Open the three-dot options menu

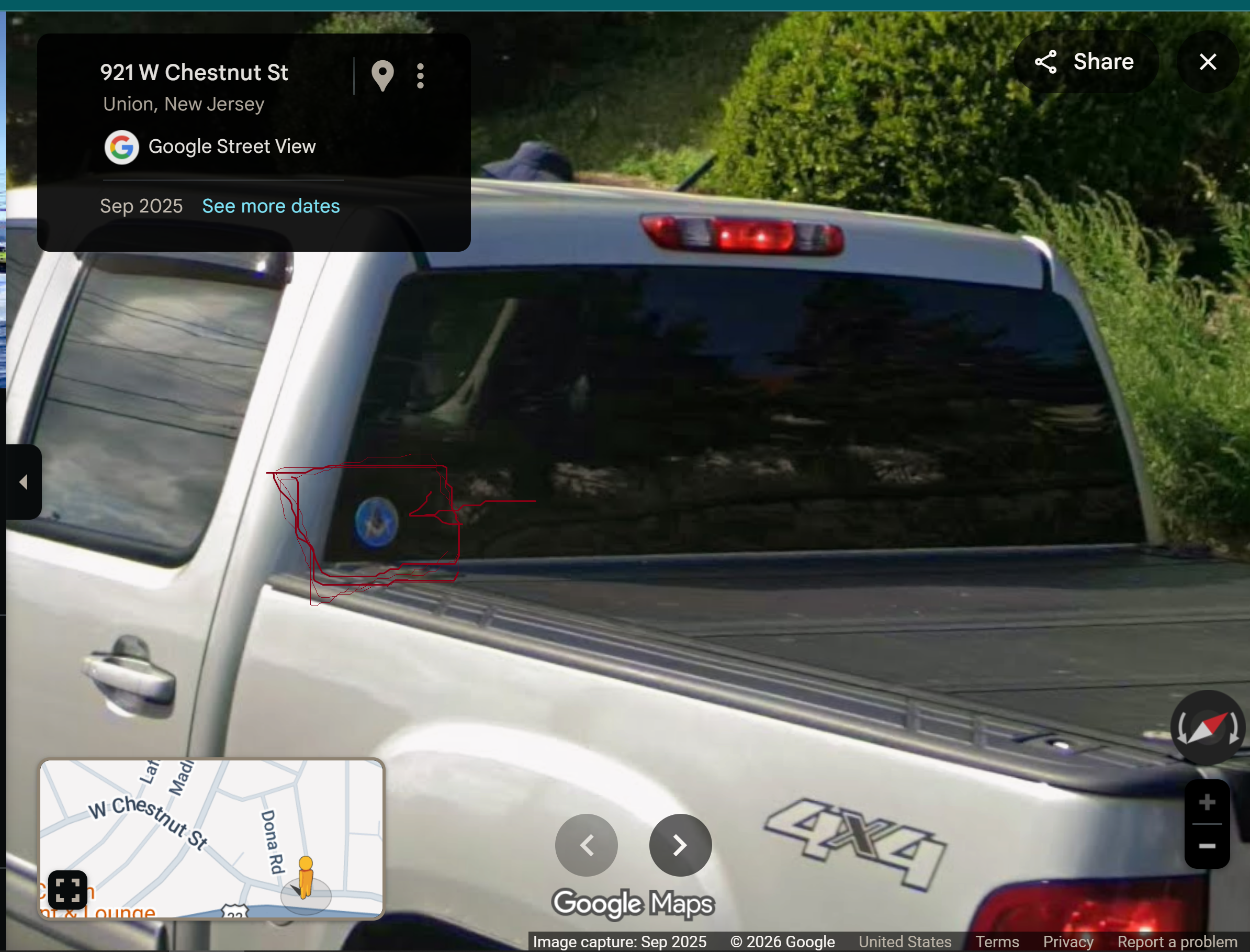(x=420, y=75)
